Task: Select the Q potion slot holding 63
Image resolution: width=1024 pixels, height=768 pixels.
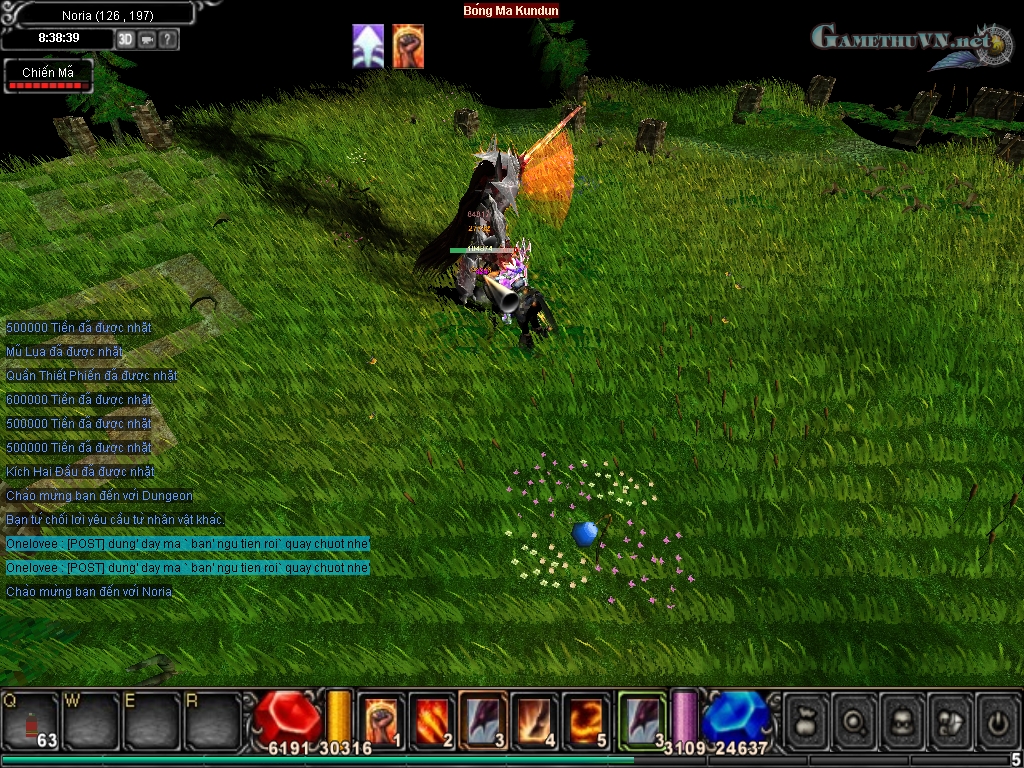Action: [x=31, y=719]
